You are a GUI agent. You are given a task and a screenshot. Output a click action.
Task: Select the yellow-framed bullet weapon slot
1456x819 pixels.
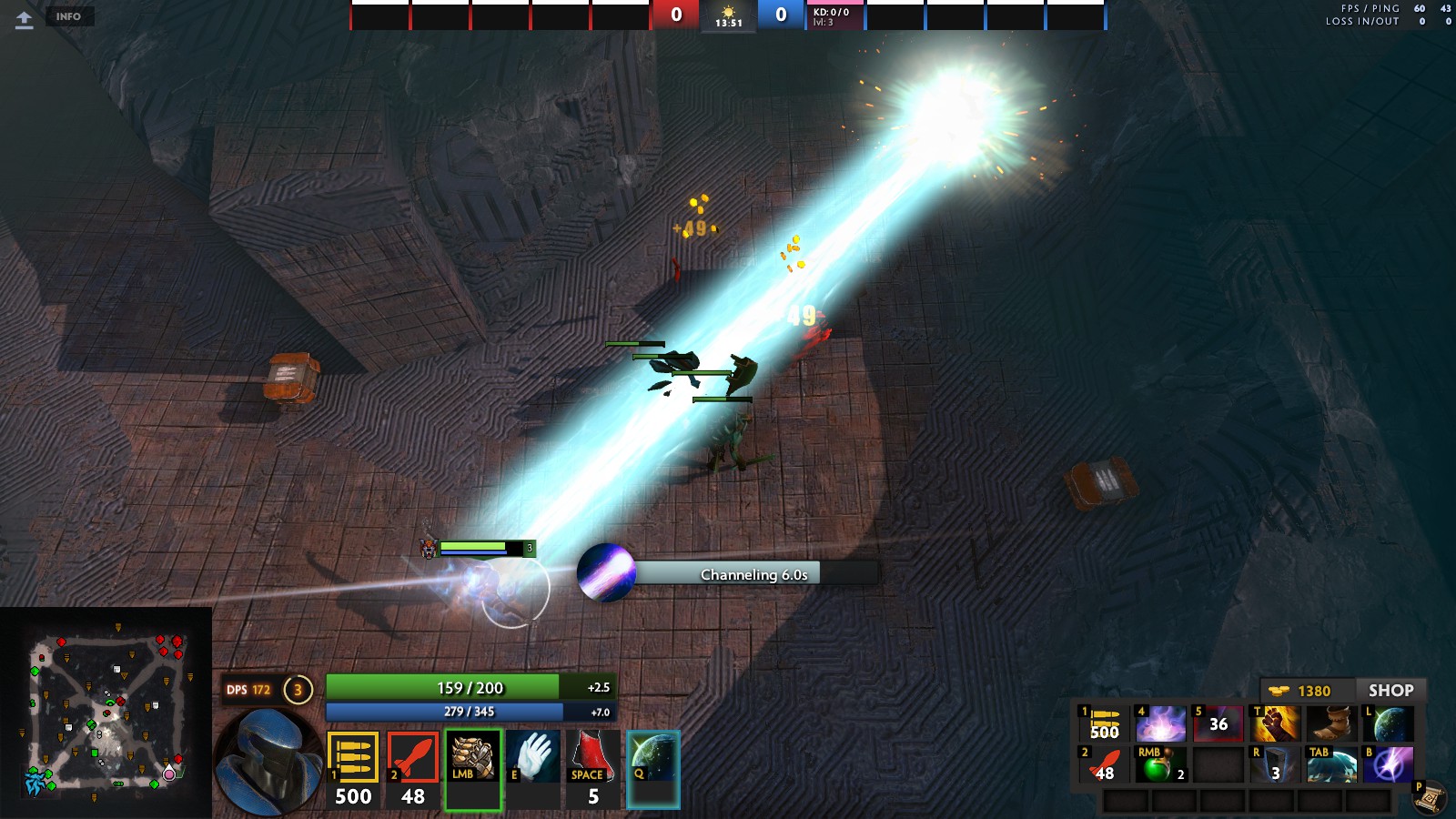353,769
